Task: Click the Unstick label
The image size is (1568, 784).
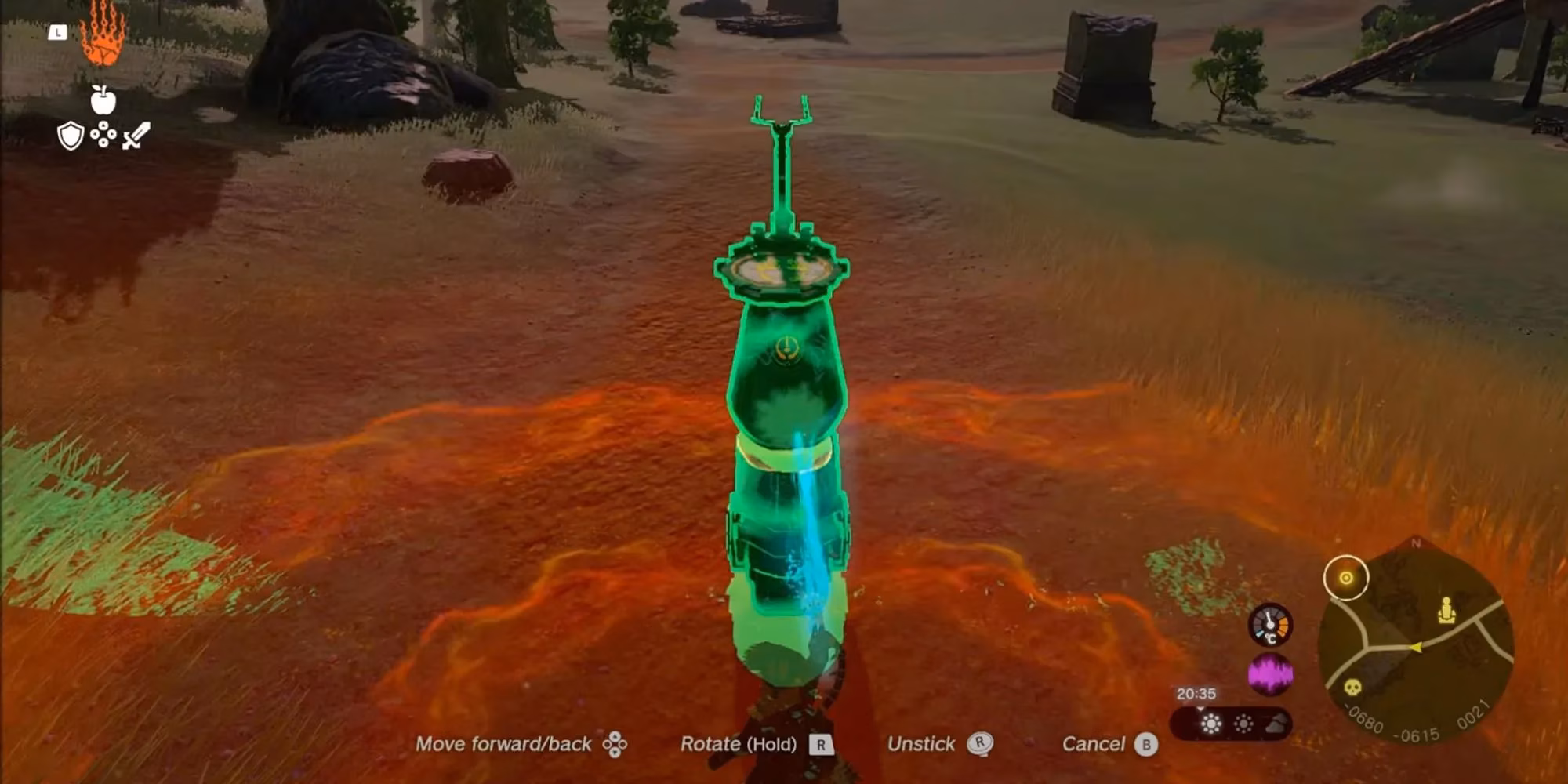Action: coord(921,744)
